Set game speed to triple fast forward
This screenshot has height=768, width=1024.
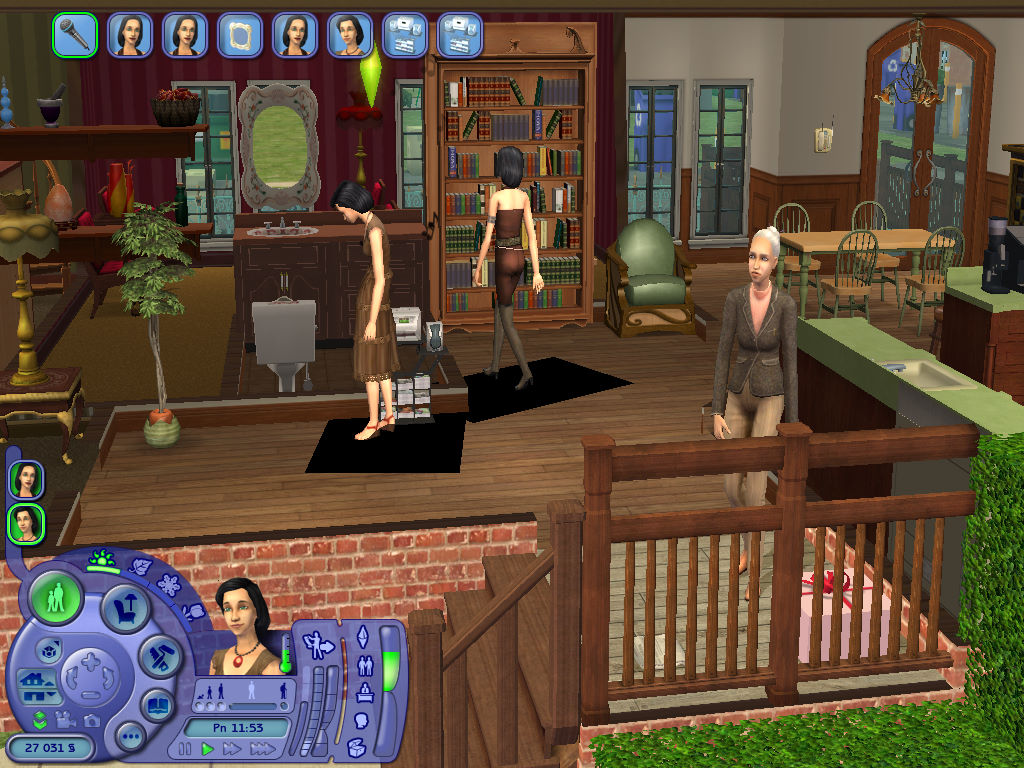click(x=262, y=748)
